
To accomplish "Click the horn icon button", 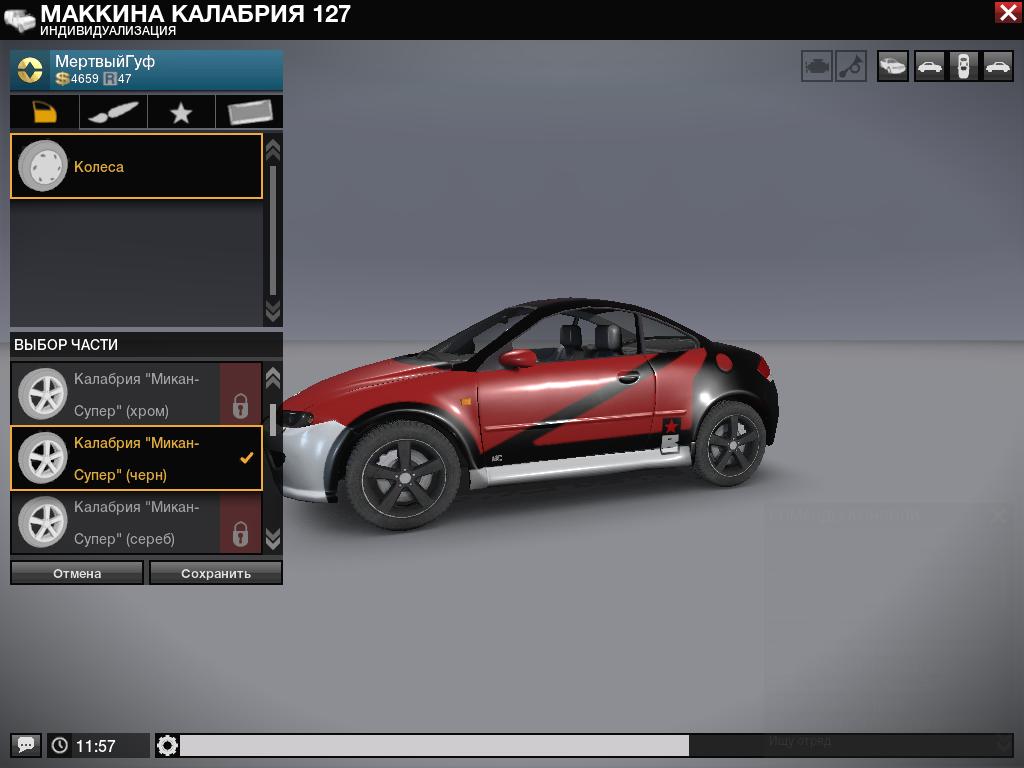I will 851,67.
